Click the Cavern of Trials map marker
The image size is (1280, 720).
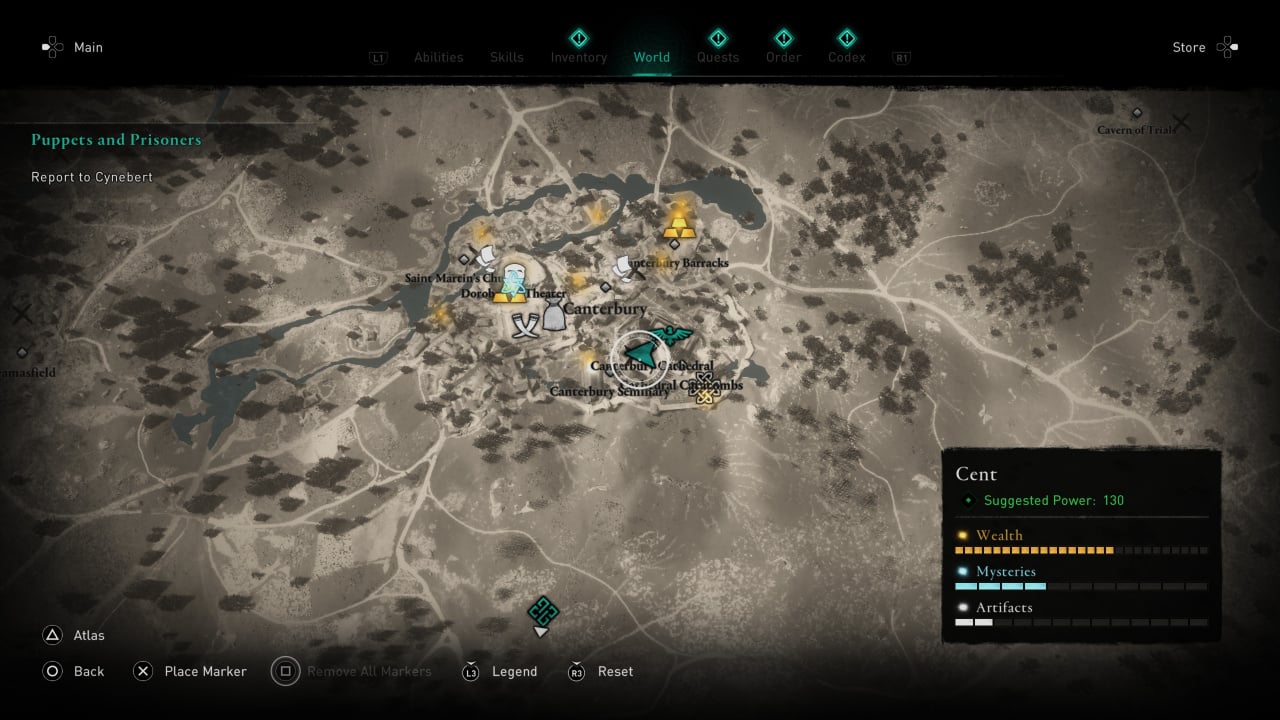coord(1137,113)
